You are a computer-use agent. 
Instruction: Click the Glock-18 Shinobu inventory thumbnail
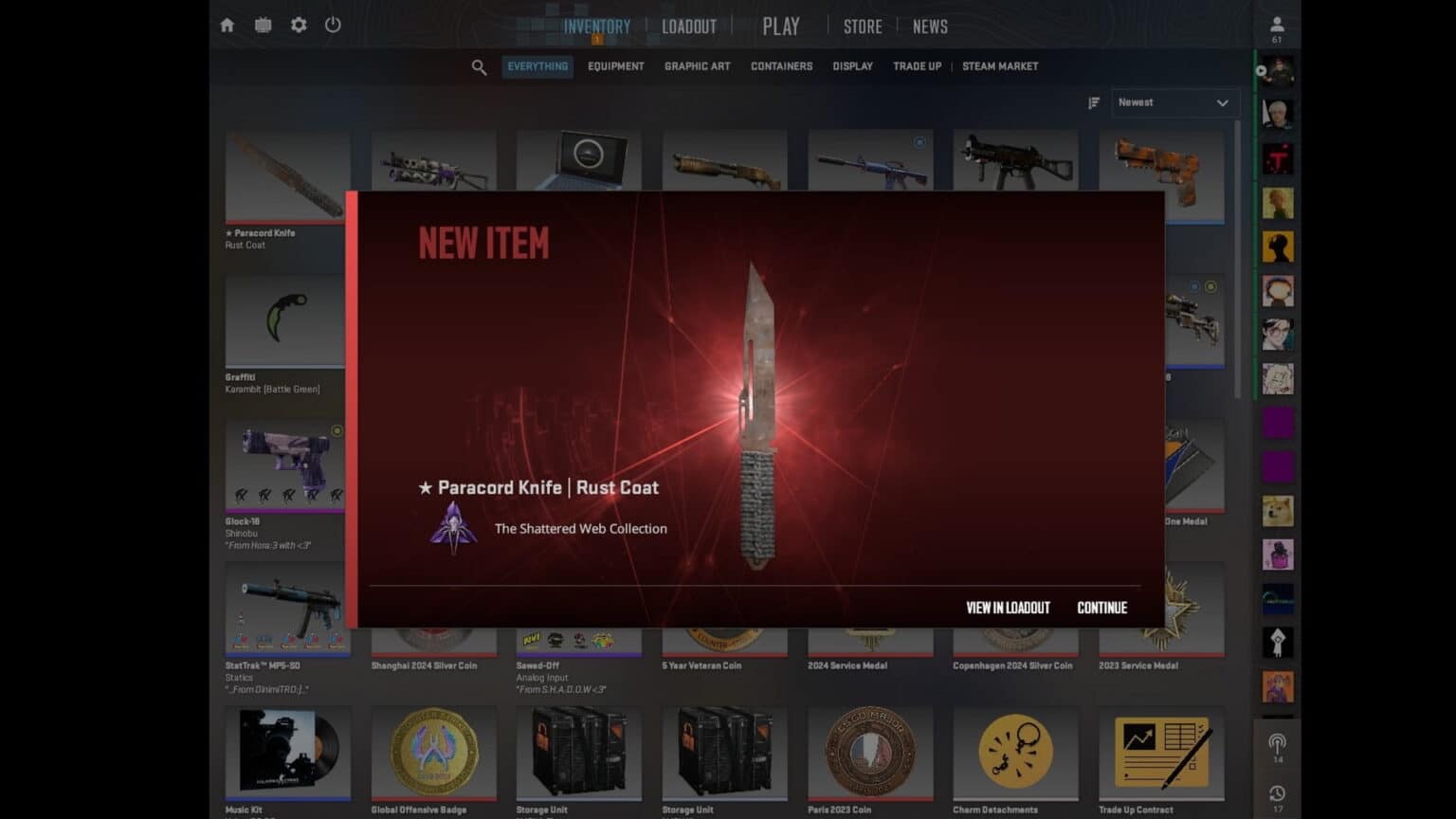[286, 464]
